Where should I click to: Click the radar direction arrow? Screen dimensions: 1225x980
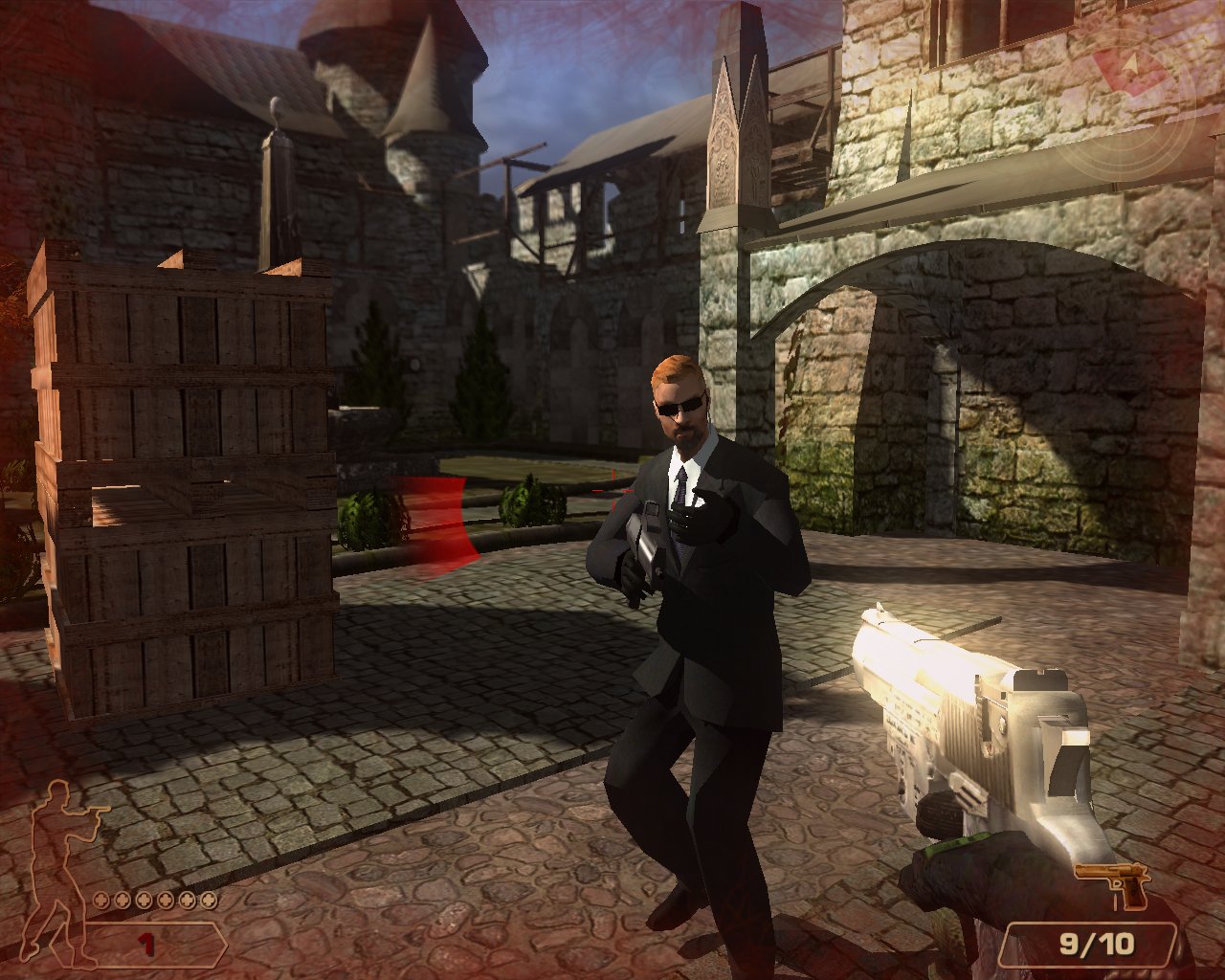tap(1130, 64)
